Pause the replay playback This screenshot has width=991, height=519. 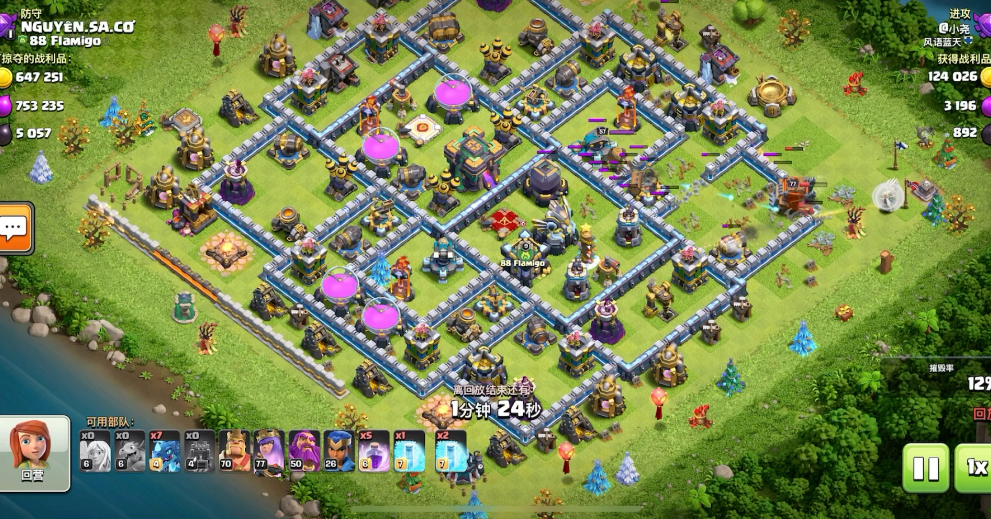(x=925, y=468)
